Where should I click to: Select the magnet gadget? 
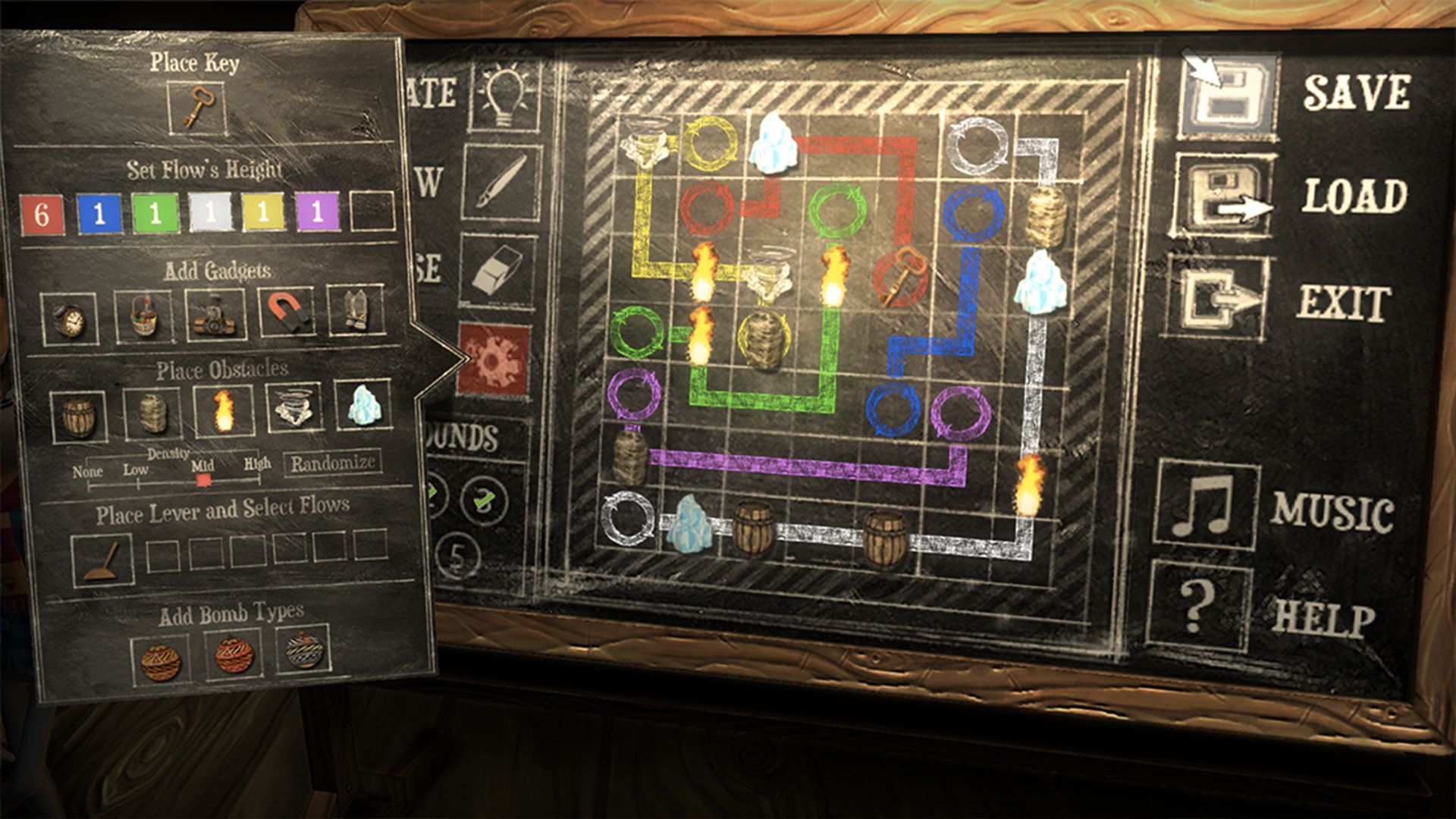pyautogui.click(x=286, y=313)
